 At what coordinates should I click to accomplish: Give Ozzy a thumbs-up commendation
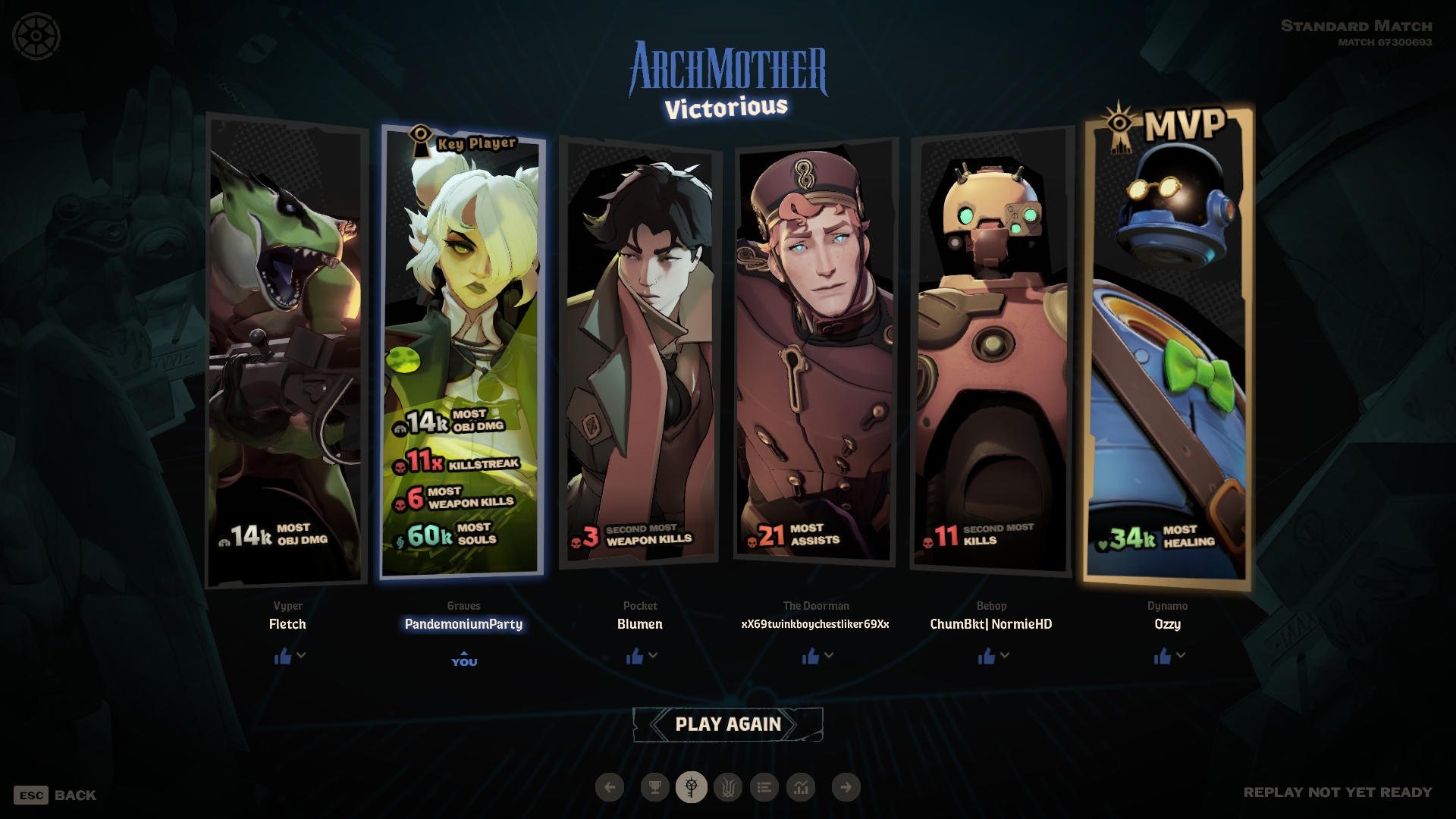click(x=1163, y=656)
